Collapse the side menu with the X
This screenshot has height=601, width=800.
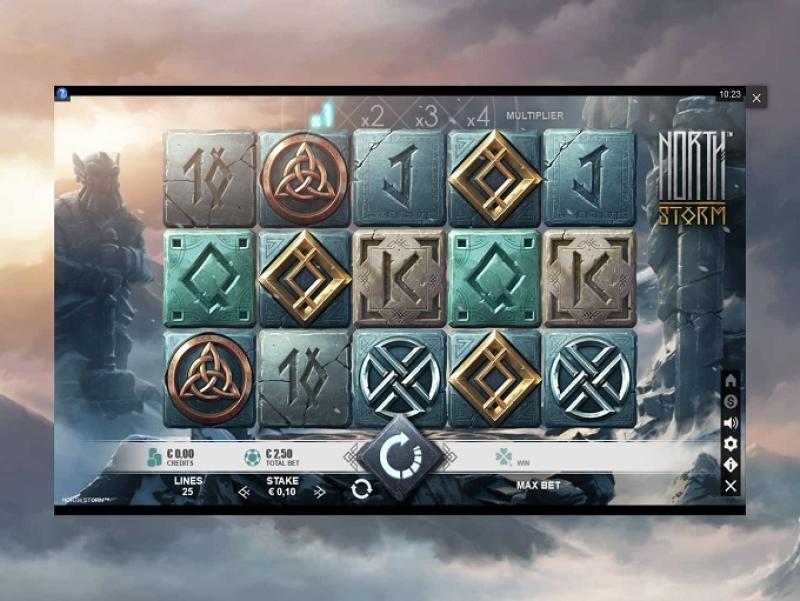pyautogui.click(x=731, y=485)
